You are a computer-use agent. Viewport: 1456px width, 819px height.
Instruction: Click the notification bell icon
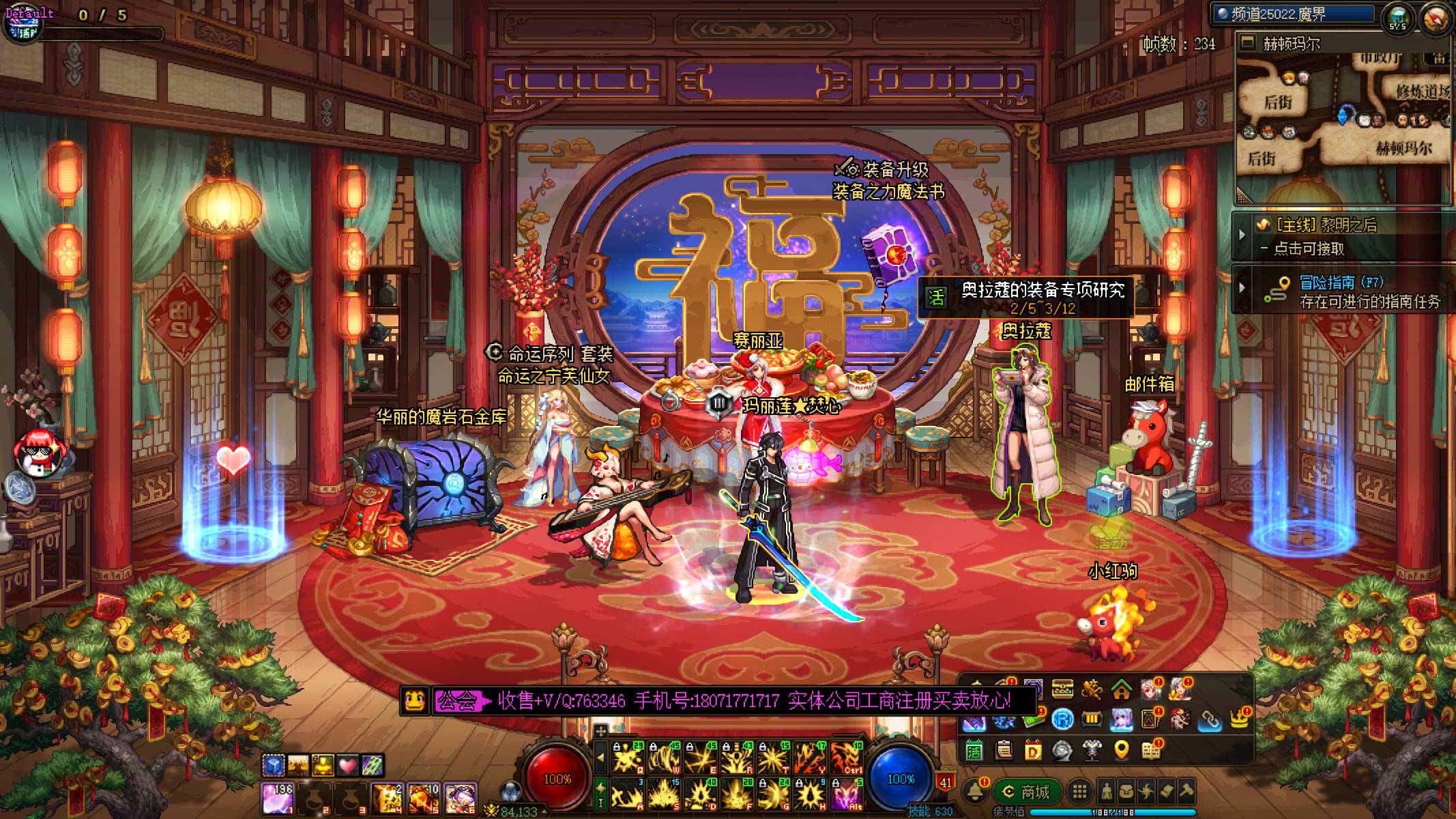point(976,792)
